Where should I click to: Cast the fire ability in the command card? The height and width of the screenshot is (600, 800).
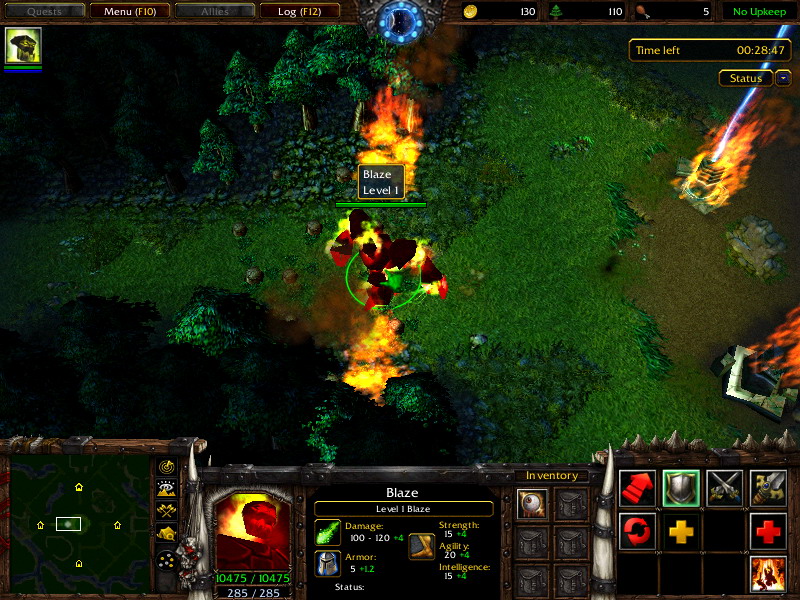(x=769, y=575)
